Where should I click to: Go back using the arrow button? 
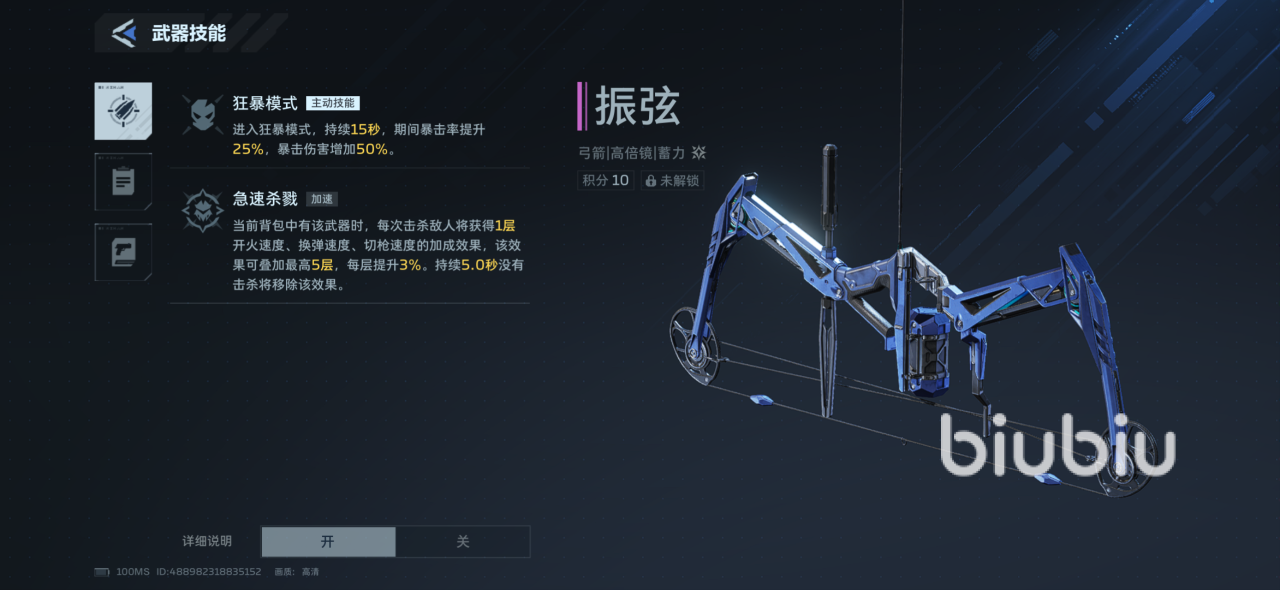click(124, 33)
